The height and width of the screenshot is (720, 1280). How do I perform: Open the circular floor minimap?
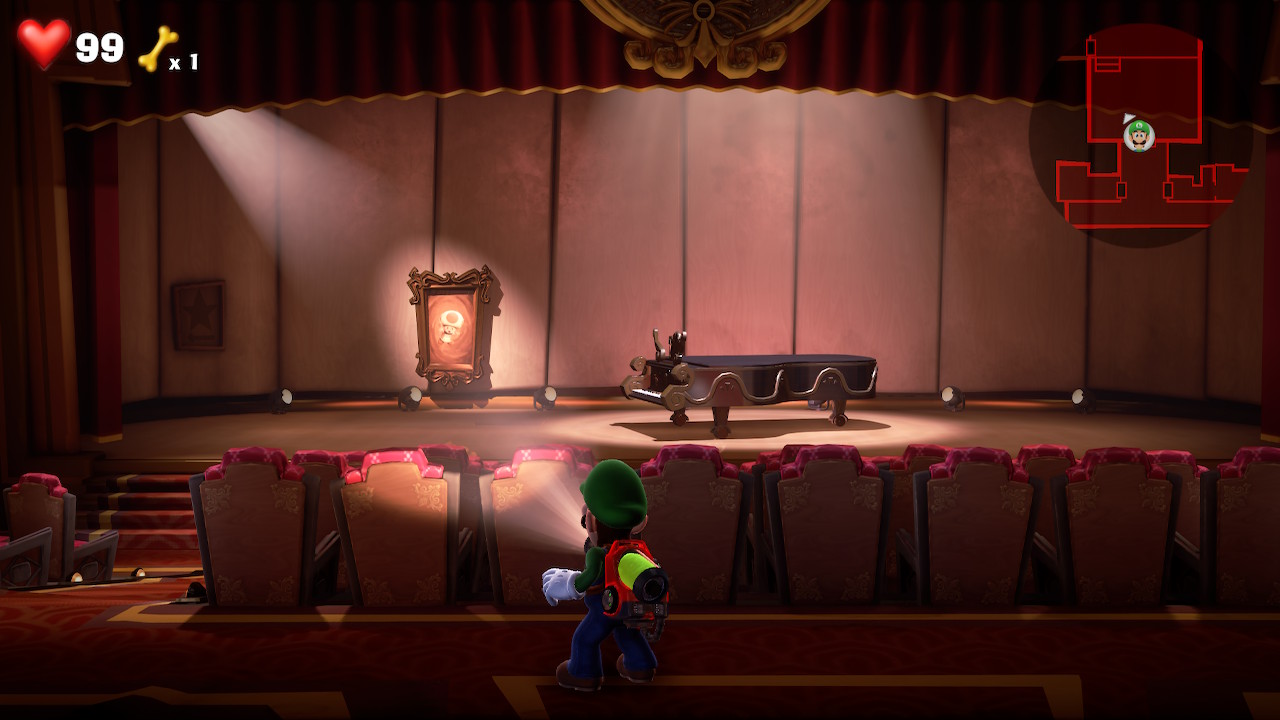coord(1141,135)
